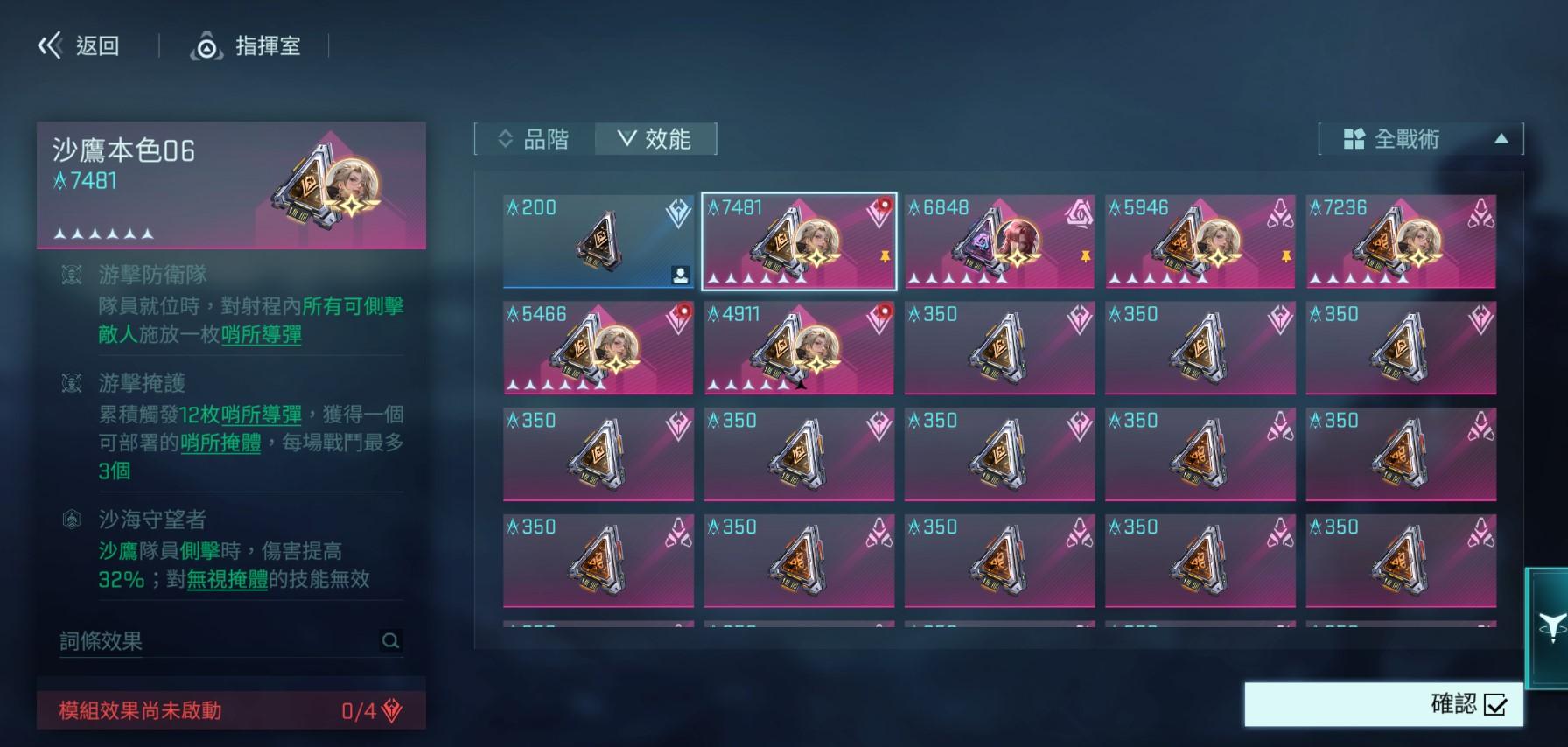The width and height of the screenshot is (1568, 747).
Task: Sort modules by 效能
Action: (655, 139)
